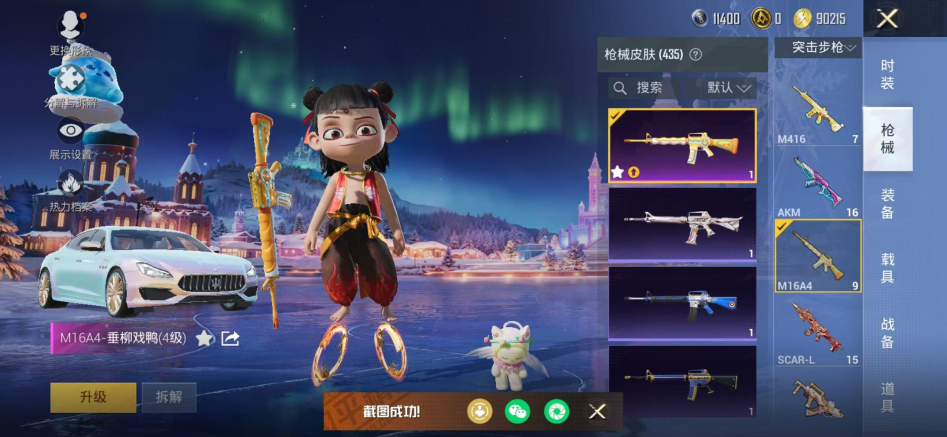Open the 默认 sort order dropdown
Screen dimensions: 947x437
point(730,88)
